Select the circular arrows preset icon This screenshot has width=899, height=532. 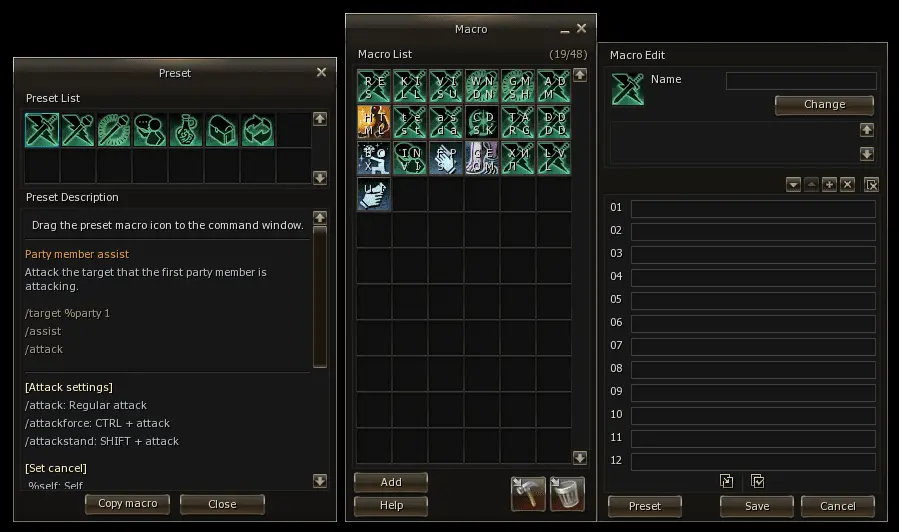click(x=258, y=130)
